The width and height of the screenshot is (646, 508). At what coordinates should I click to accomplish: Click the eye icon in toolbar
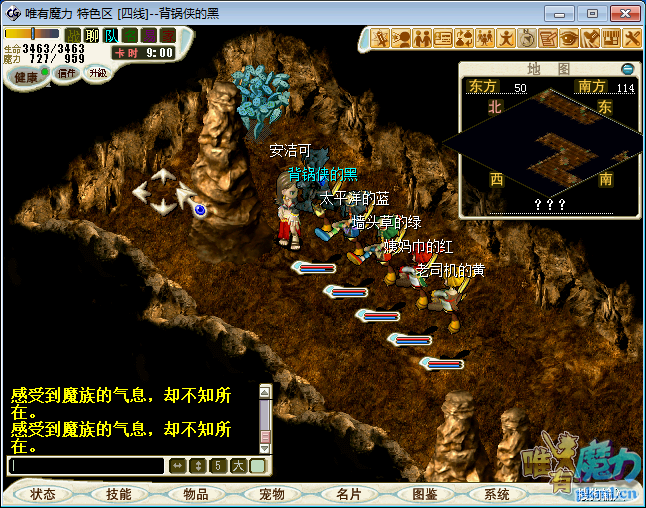coord(569,39)
